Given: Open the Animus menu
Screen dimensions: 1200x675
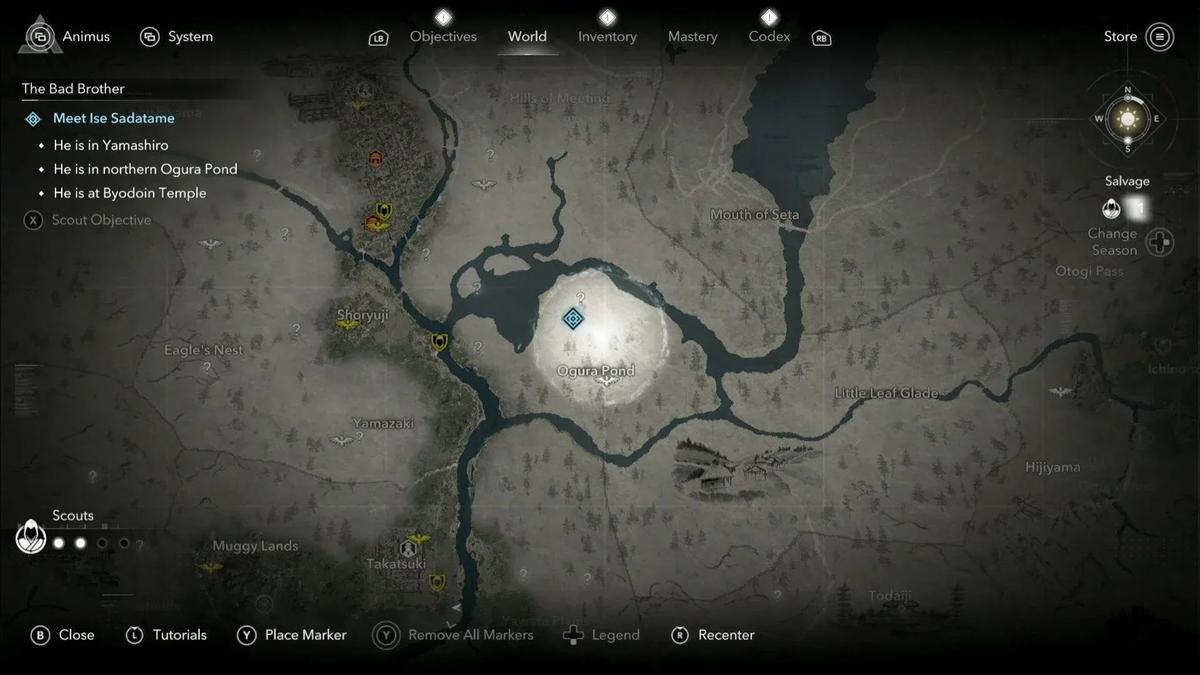Looking at the screenshot, I should 64,37.
